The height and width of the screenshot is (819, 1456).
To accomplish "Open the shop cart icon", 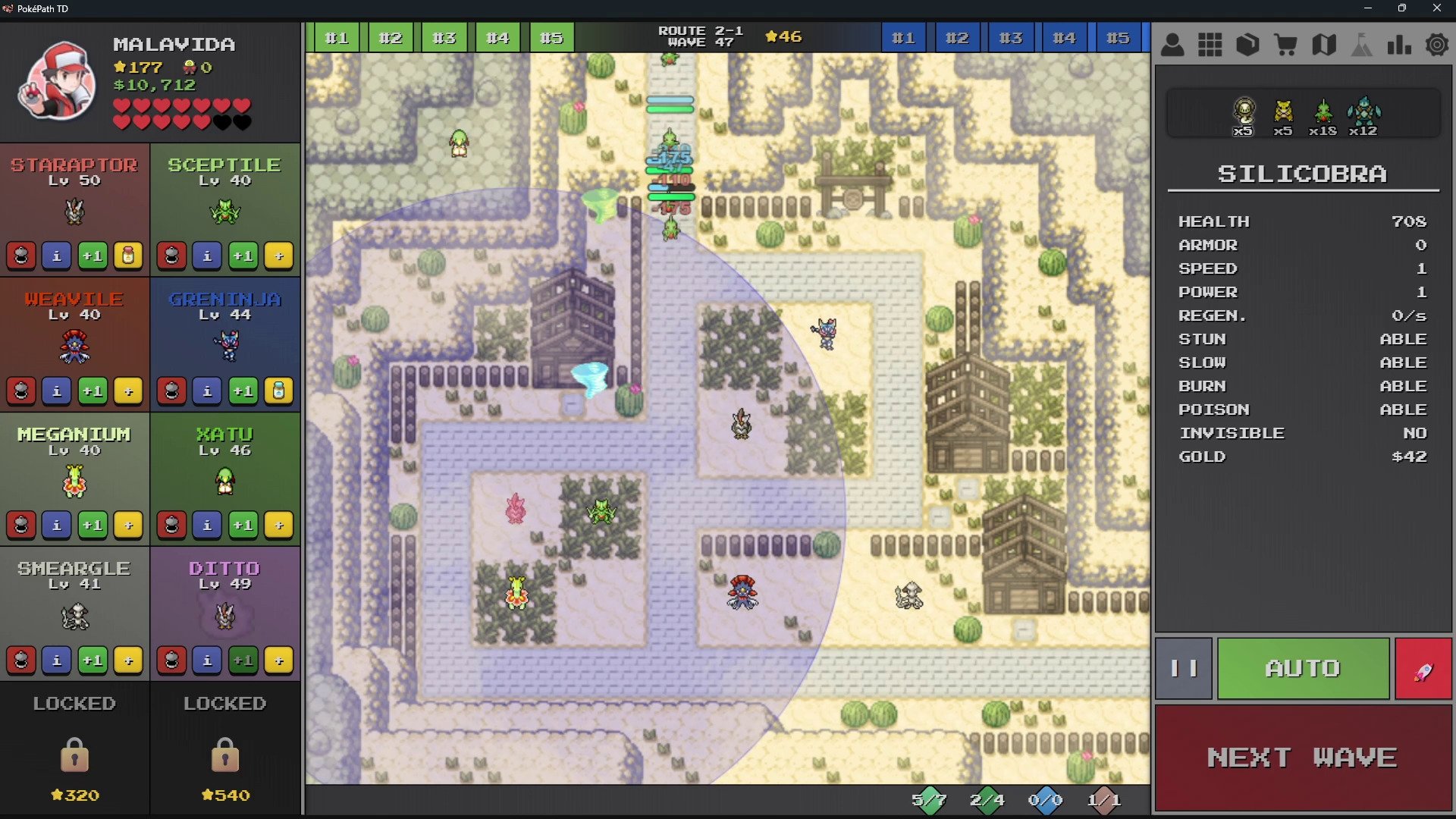I will [x=1285, y=45].
